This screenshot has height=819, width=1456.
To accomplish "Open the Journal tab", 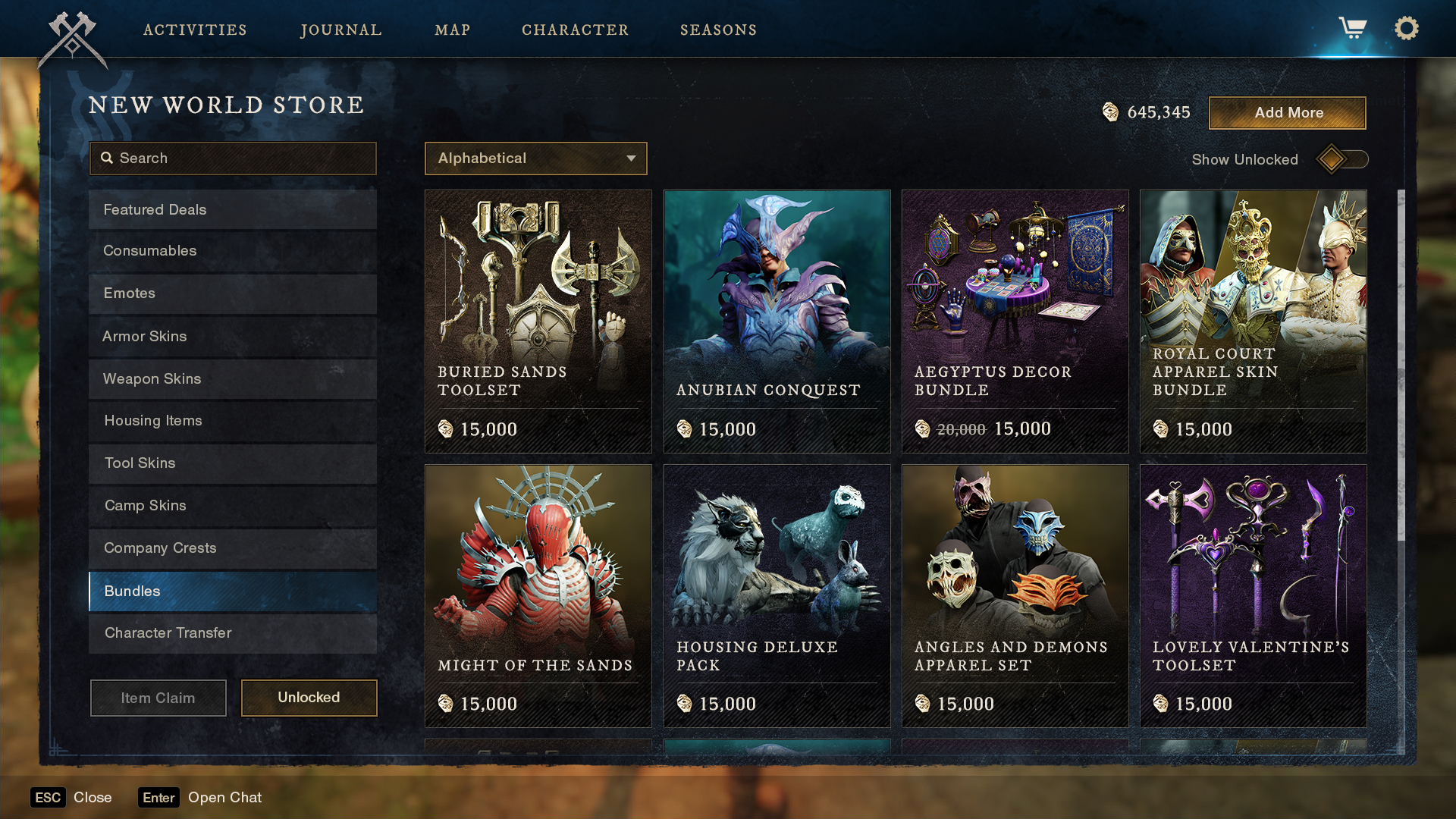I will (x=341, y=30).
